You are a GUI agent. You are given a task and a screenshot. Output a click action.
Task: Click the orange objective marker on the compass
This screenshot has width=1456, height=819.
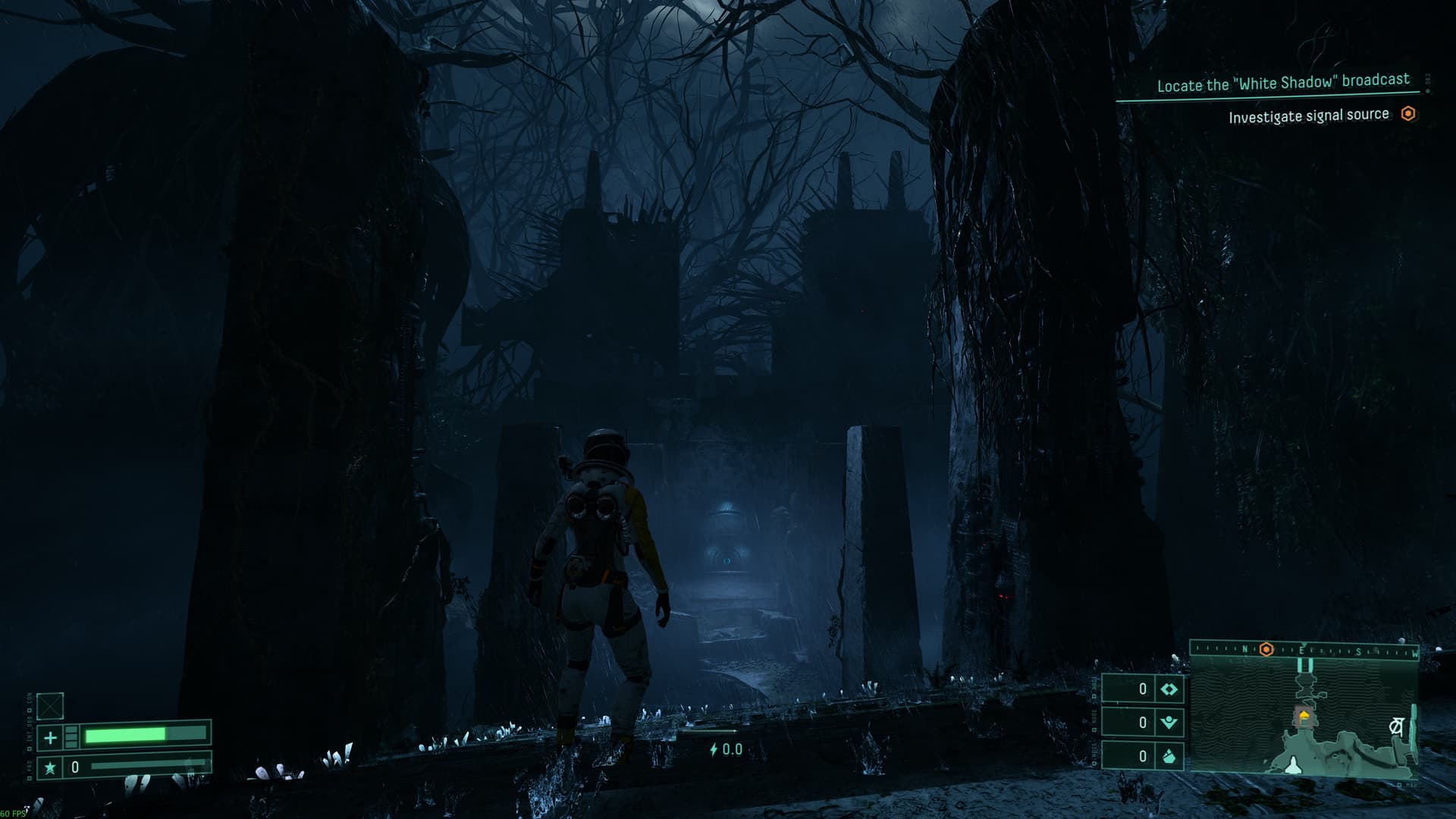tap(1266, 649)
